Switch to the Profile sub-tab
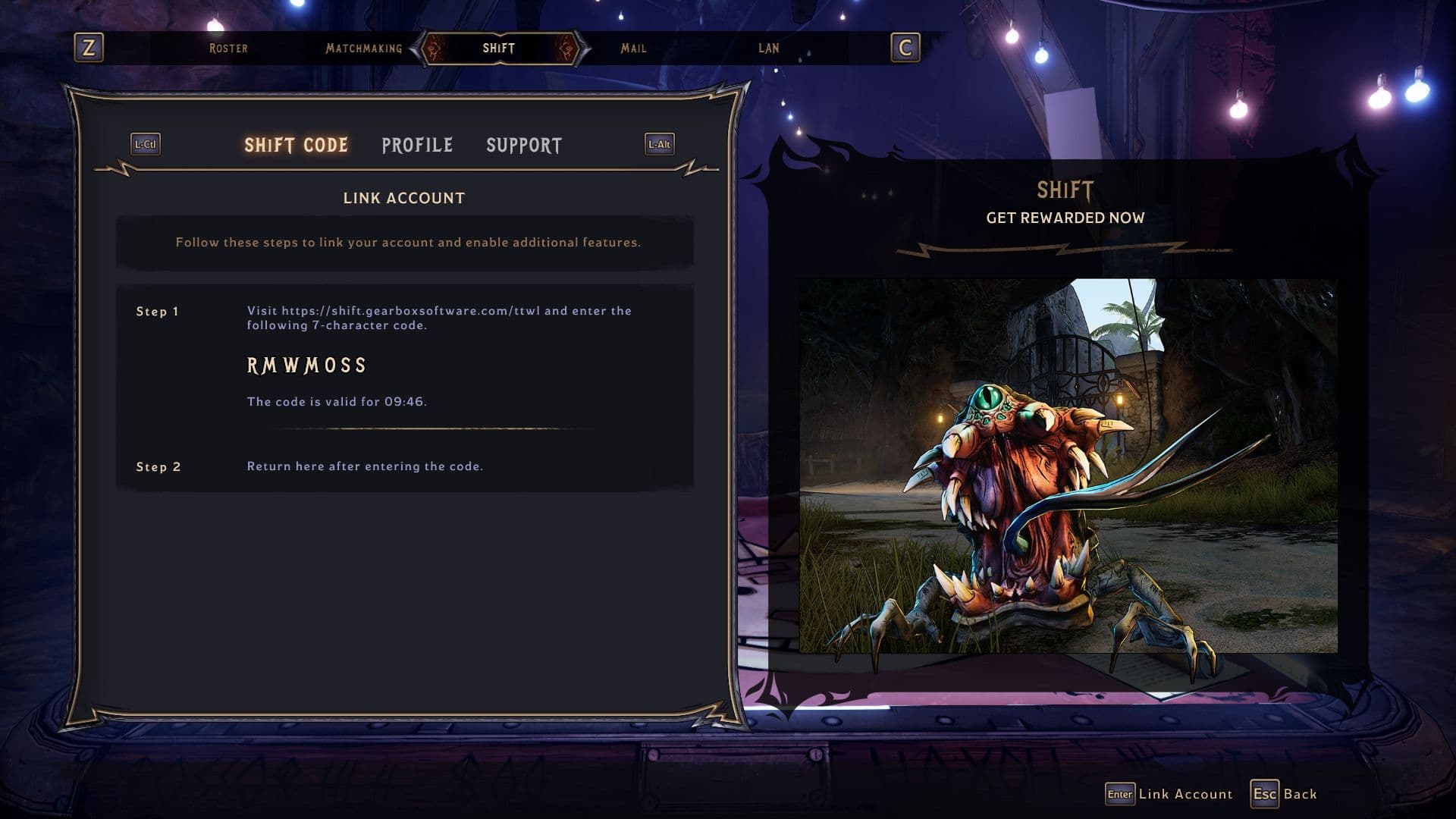The height and width of the screenshot is (819, 1456). (x=417, y=145)
